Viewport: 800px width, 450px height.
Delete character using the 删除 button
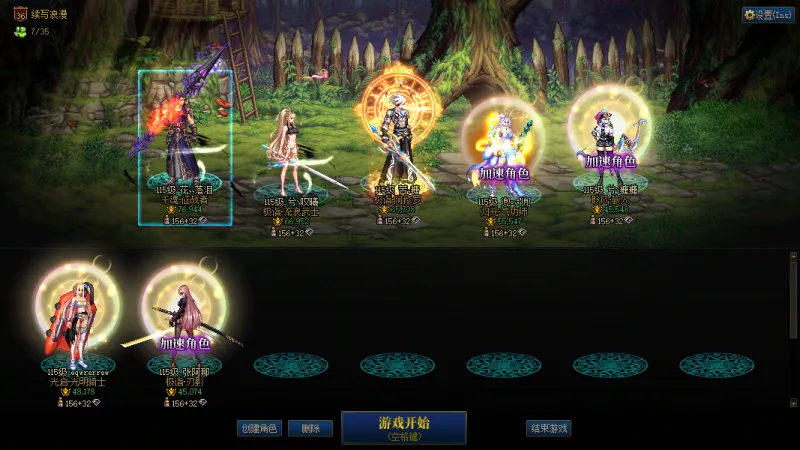coord(310,428)
